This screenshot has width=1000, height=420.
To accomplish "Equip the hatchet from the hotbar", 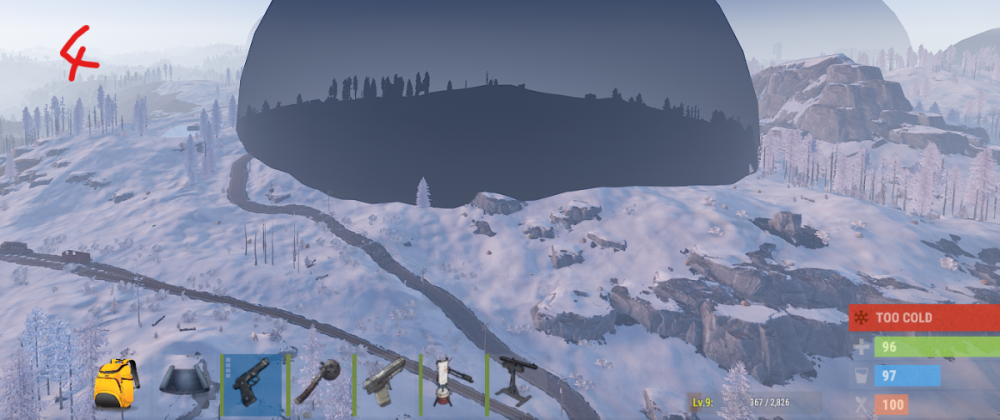I will 319,382.
